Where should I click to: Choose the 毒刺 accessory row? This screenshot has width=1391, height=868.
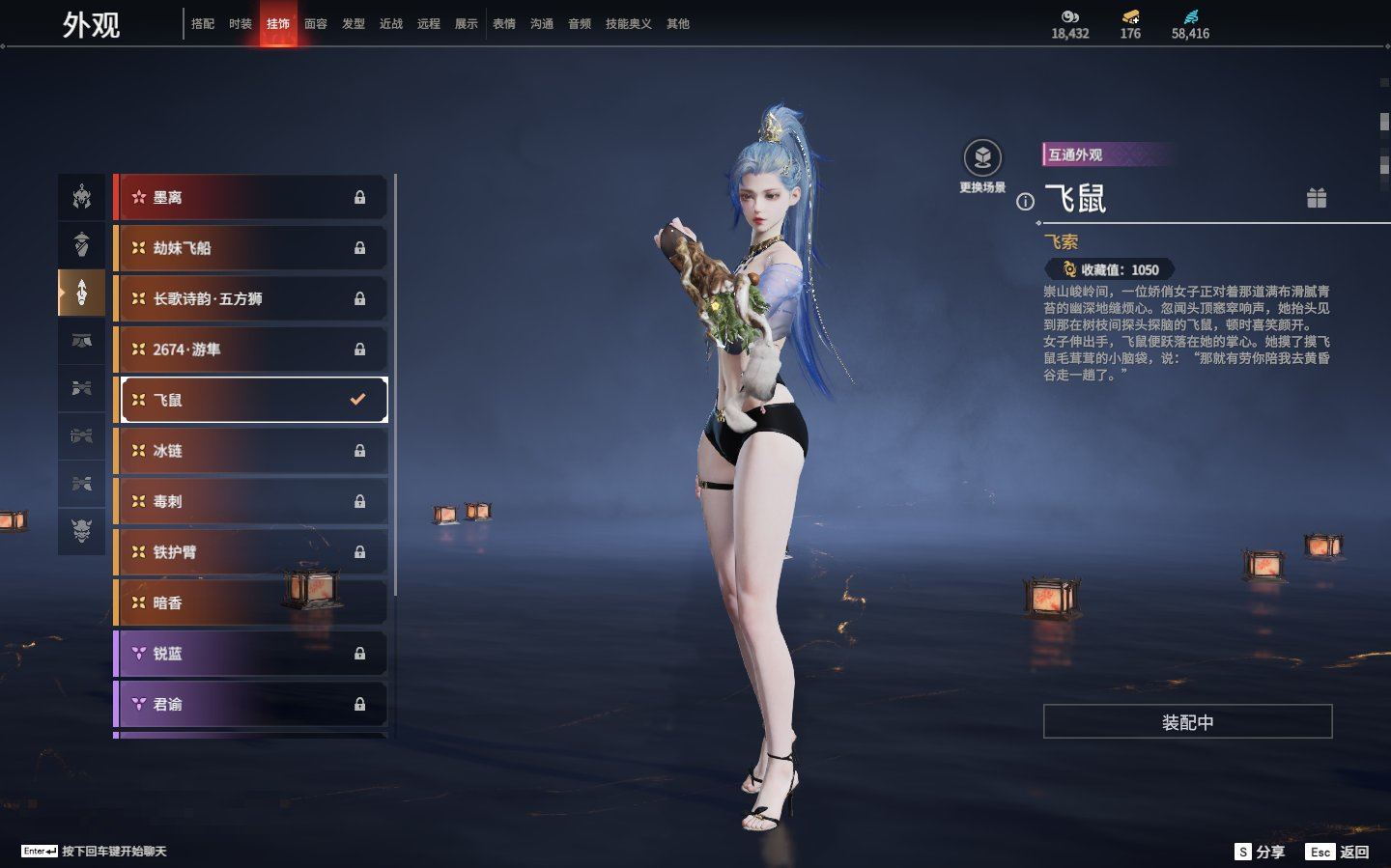251,502
